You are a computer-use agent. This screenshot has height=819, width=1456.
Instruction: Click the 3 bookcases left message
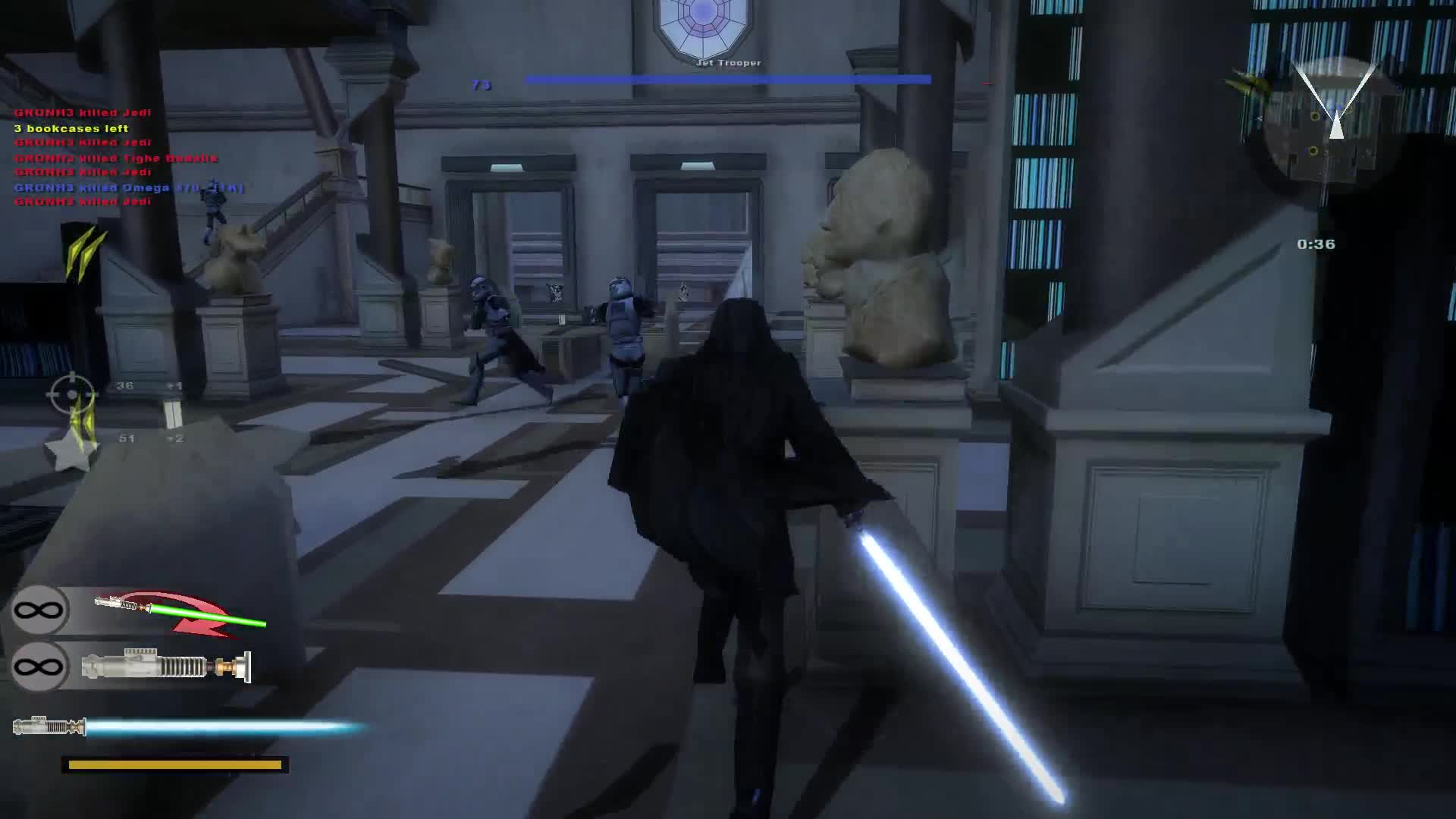point(70,127)
